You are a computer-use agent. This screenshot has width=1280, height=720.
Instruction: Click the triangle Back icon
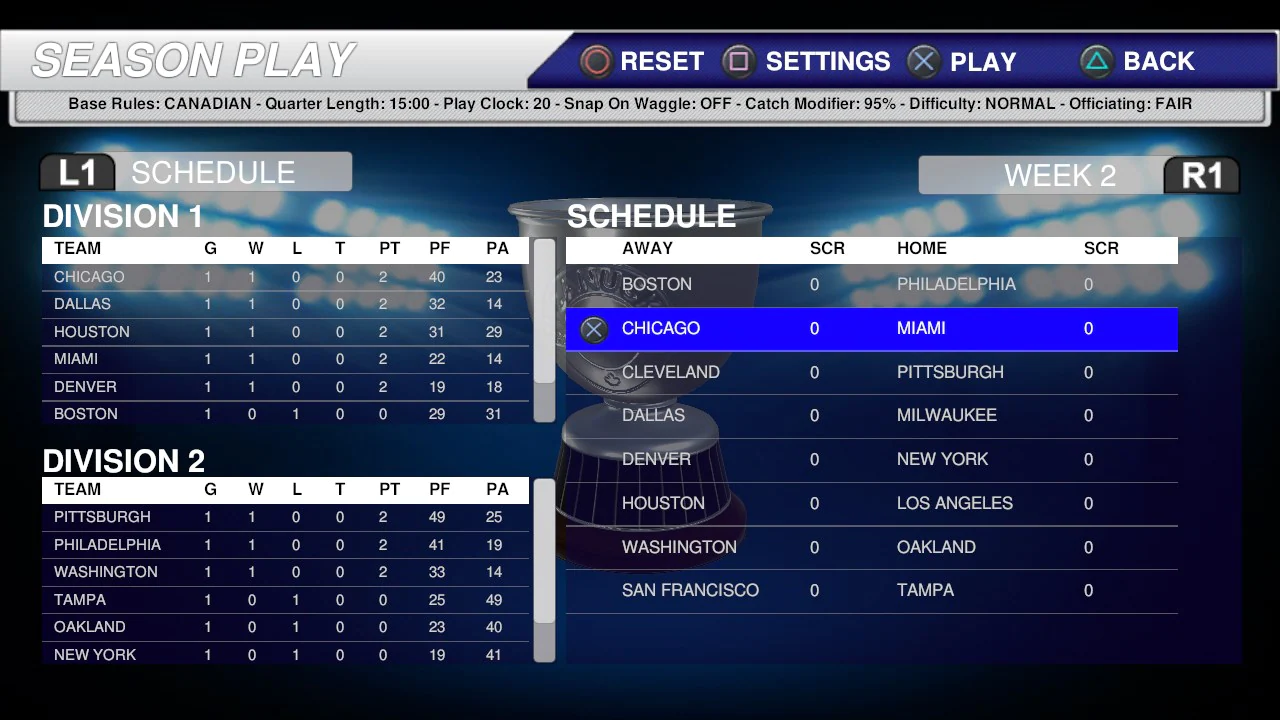click(1096, 61)
